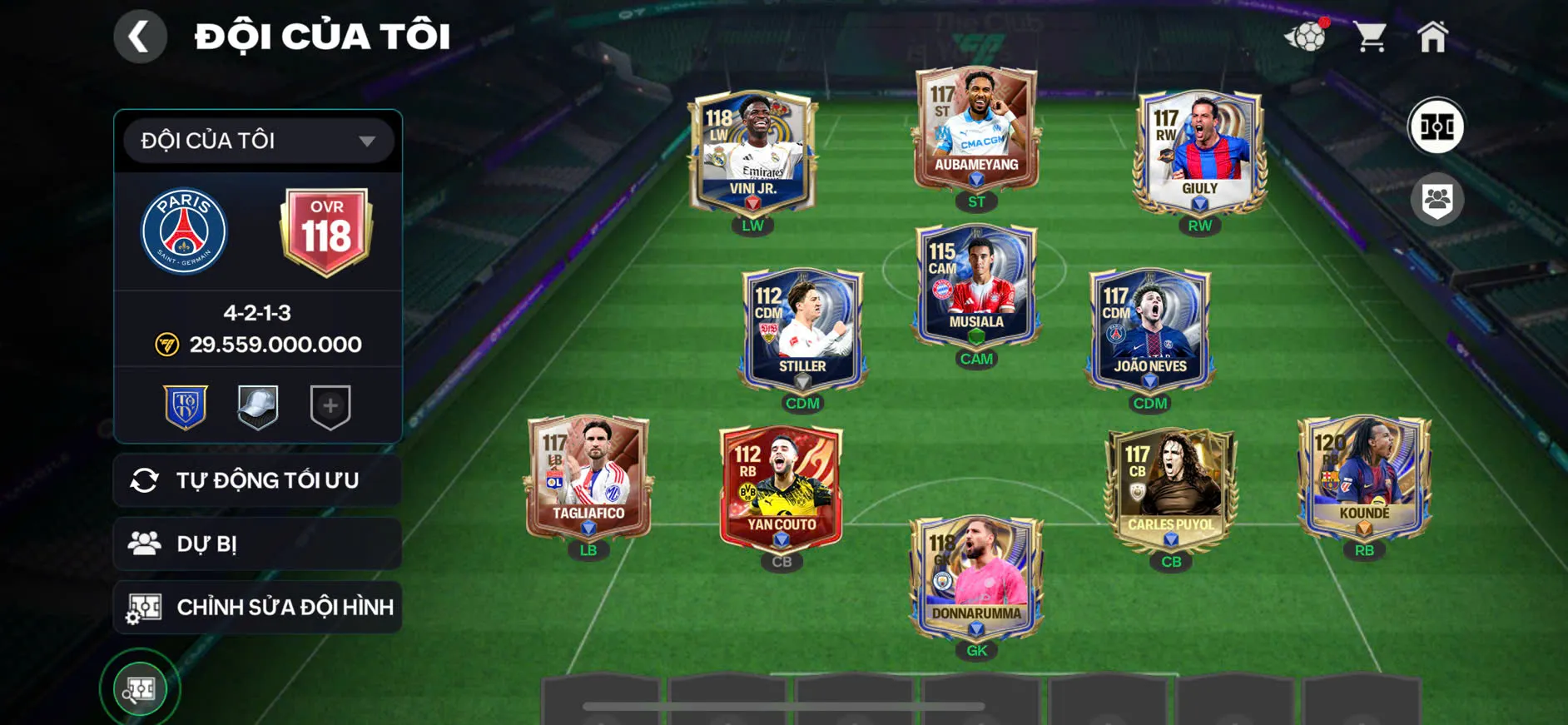Choose CHỈNH SỬA ĐỘI HÌNH option
The width and height of the screenshot is (1568, 725).
[258, 607]
